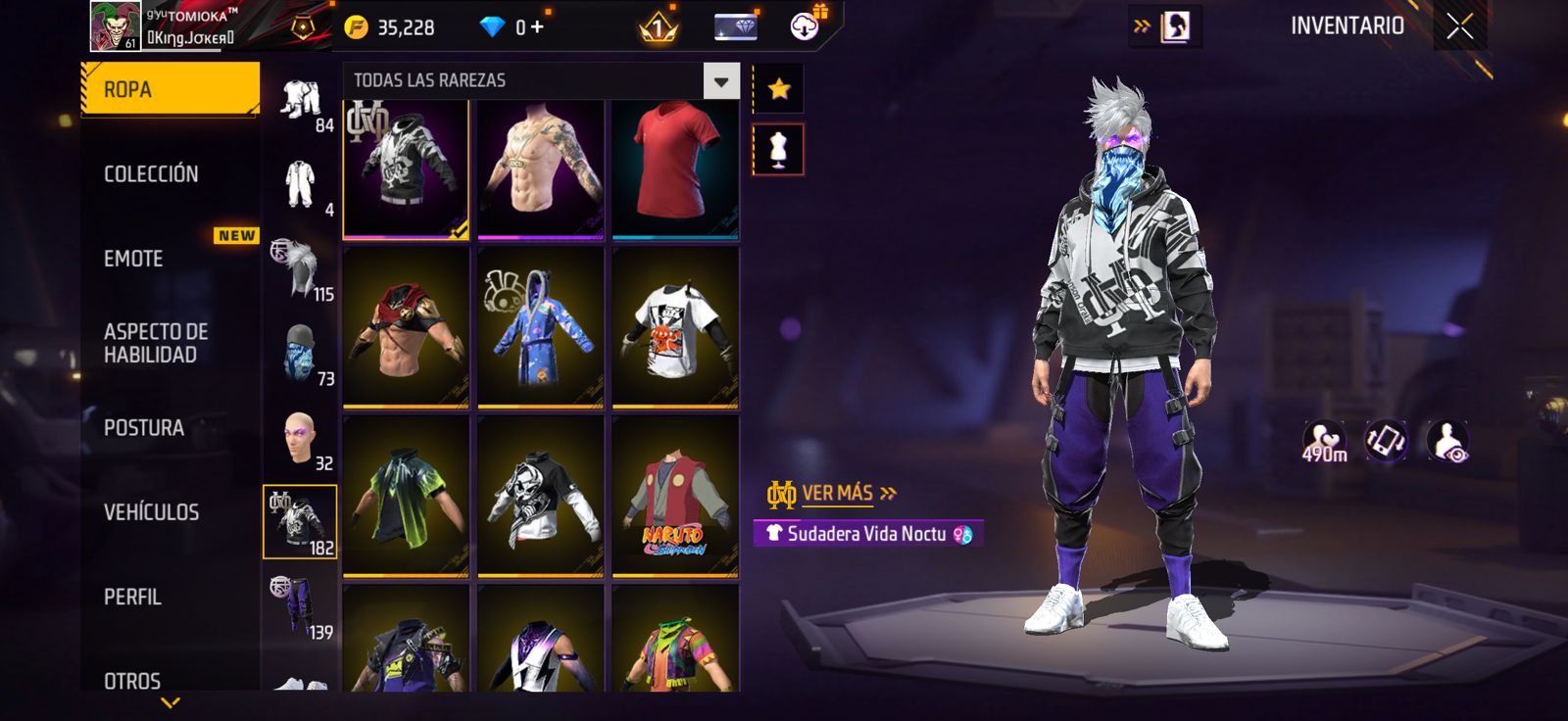Screen dimensions: 1568x721
Task: Select the face mask category tab
Action: [x=300, y=354]
